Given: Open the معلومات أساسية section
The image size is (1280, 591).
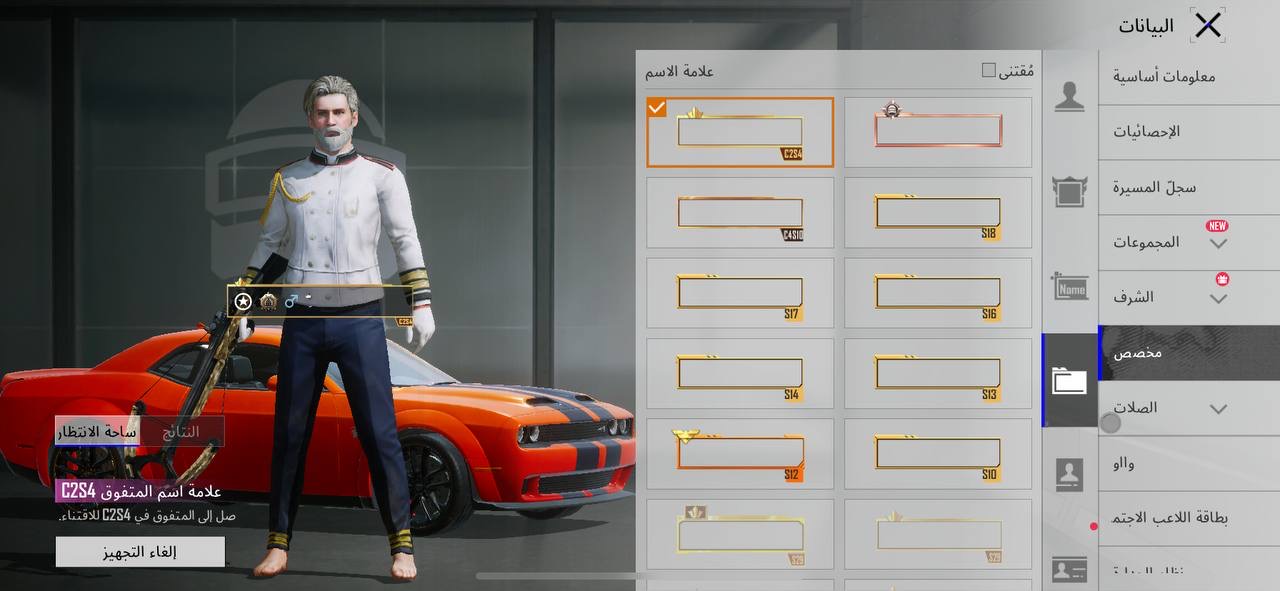Looking at the screenshot, I should click(1164, 76).
